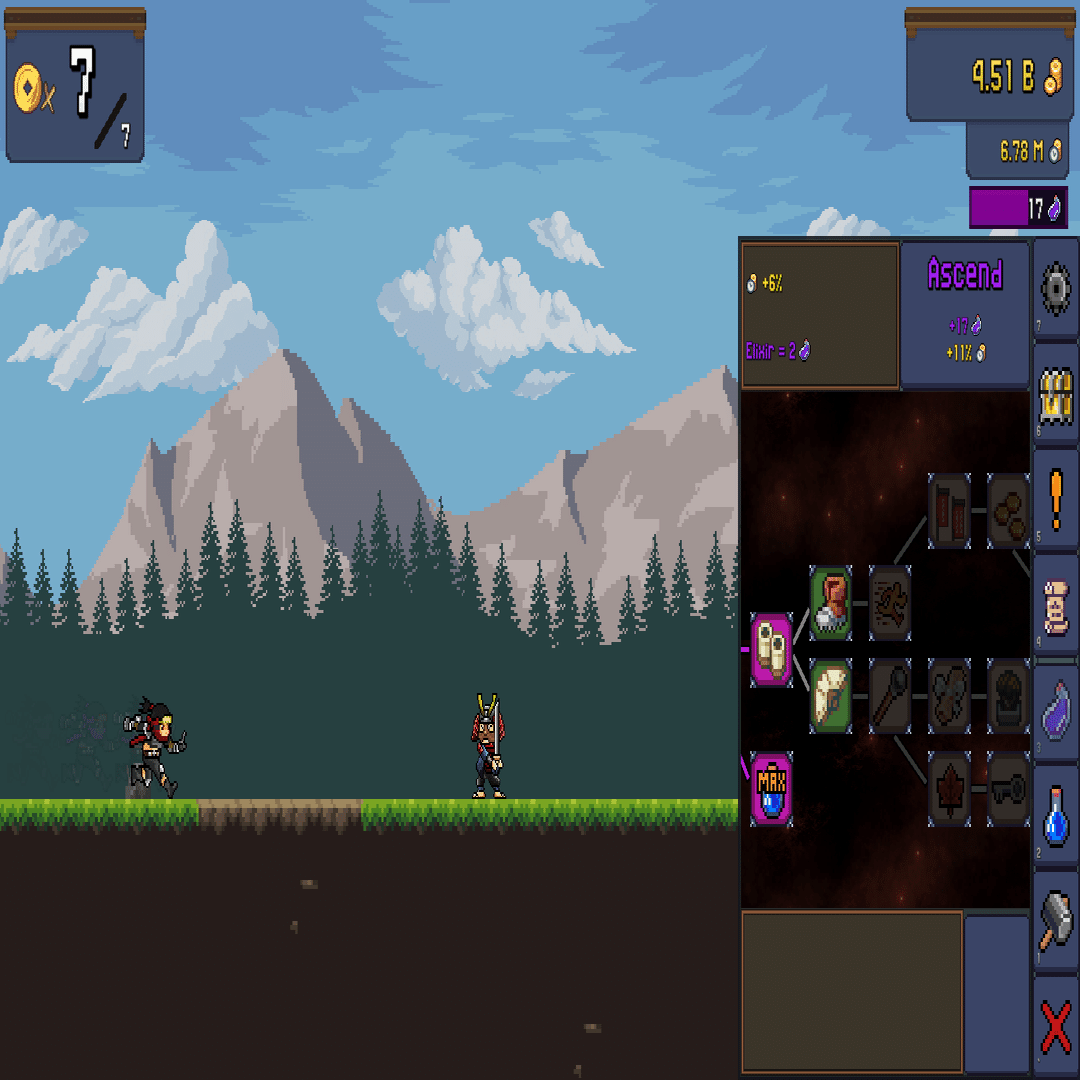This screenshot has width=1080, height=1080.
Task: Switch to the orange exclamation mark tab
Action: (1056, 497)
